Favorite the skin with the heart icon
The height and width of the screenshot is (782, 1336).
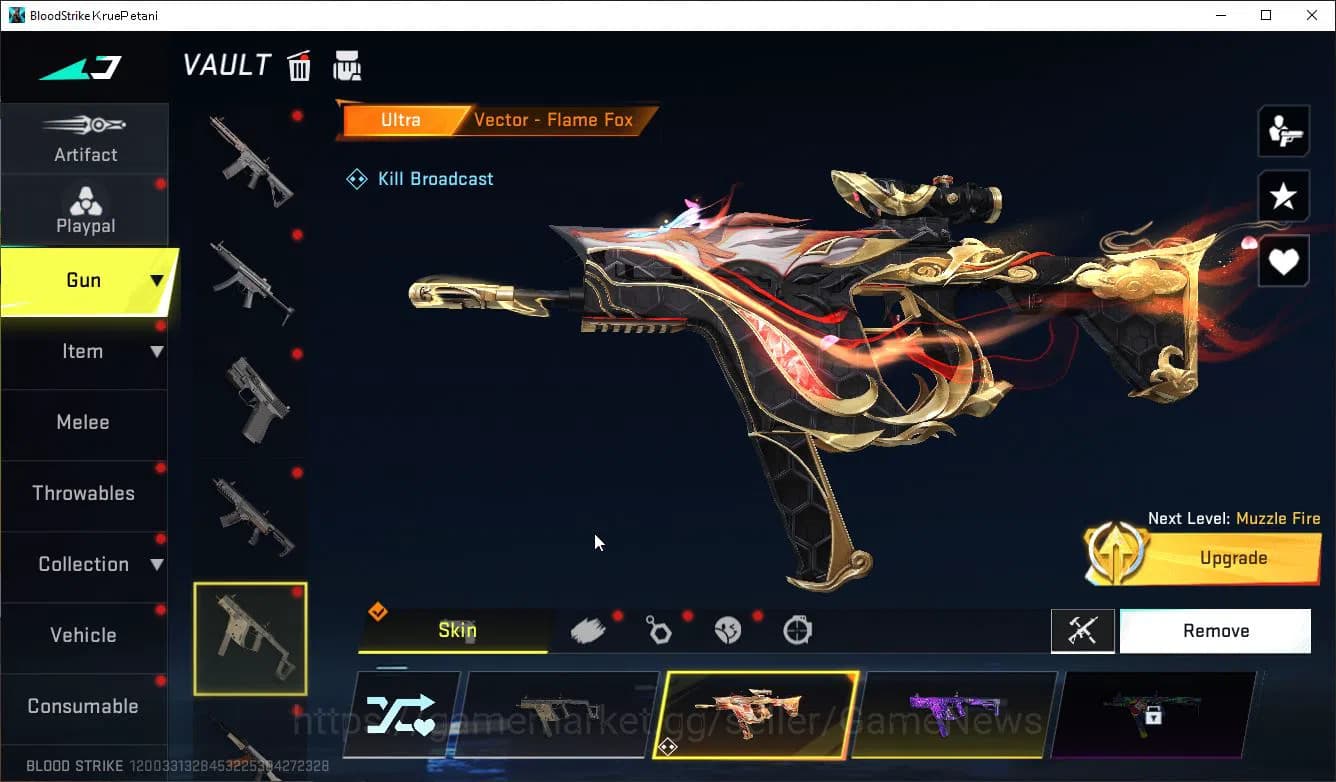point(1283,261)
